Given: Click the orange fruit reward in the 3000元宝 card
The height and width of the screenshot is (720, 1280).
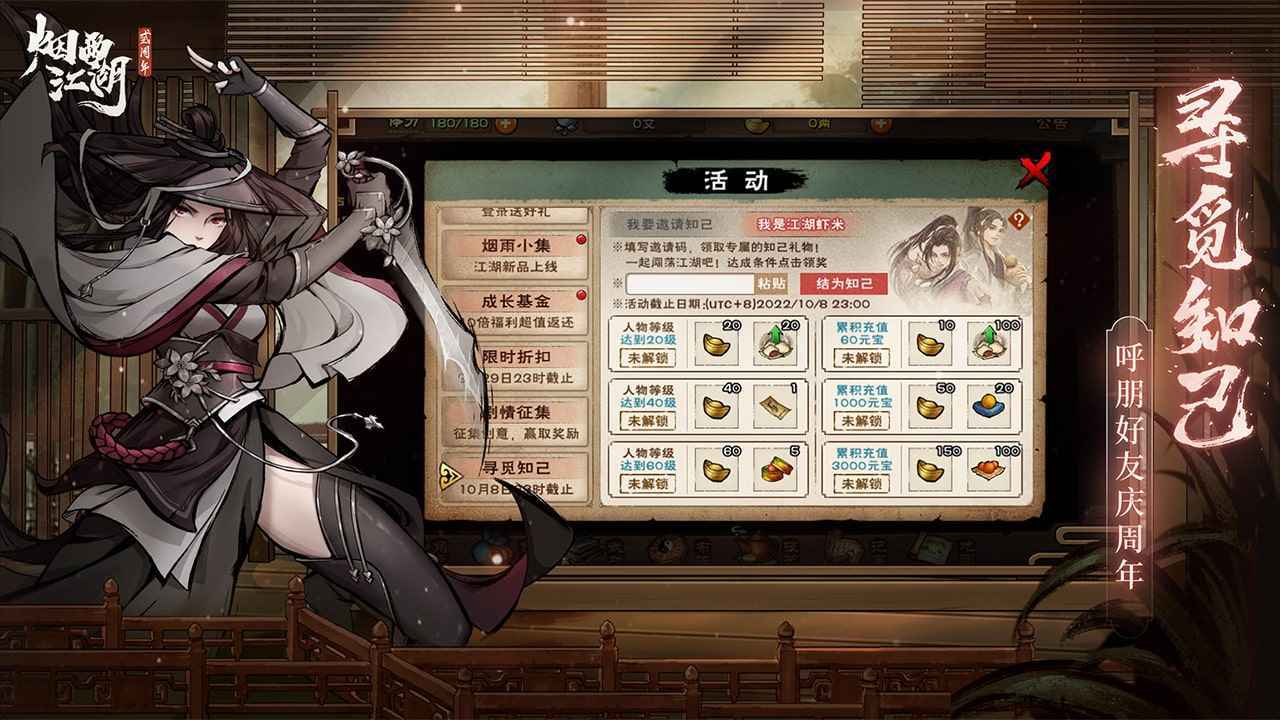Looking at the screenshot, I should point(987,470).
